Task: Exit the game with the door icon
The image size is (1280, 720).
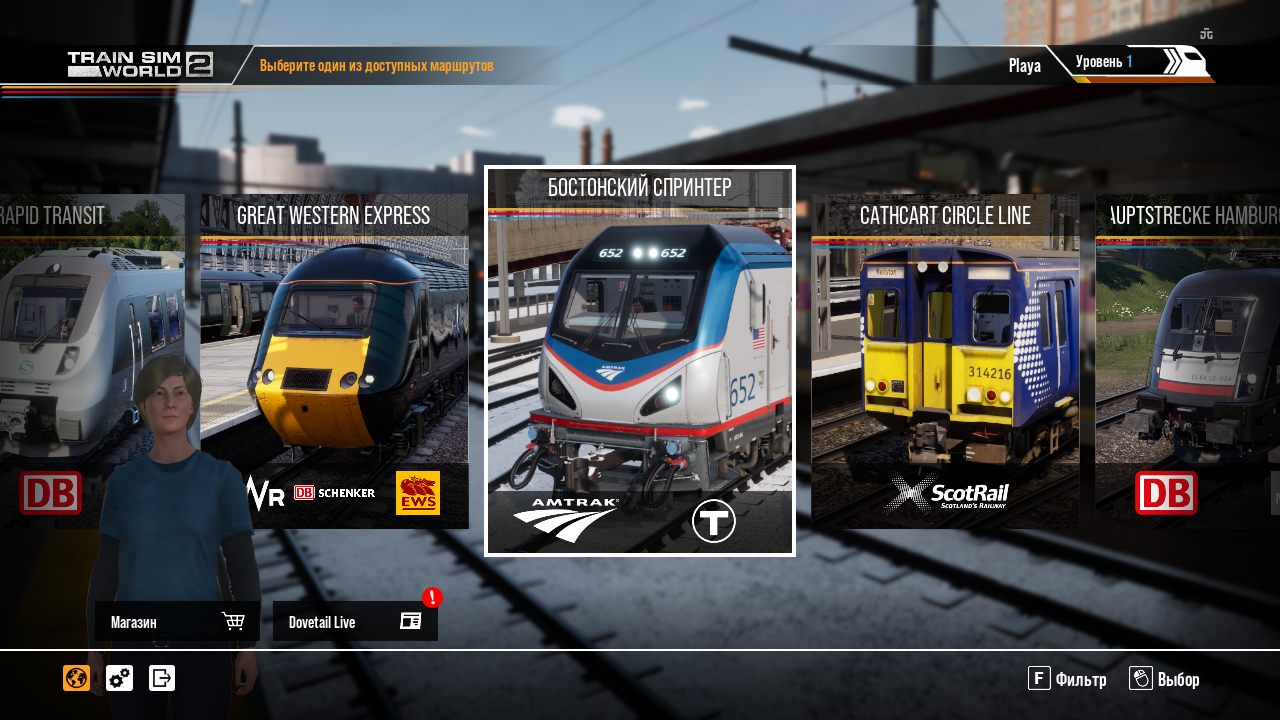Action: pyautogui.click(x=162, y=678)
